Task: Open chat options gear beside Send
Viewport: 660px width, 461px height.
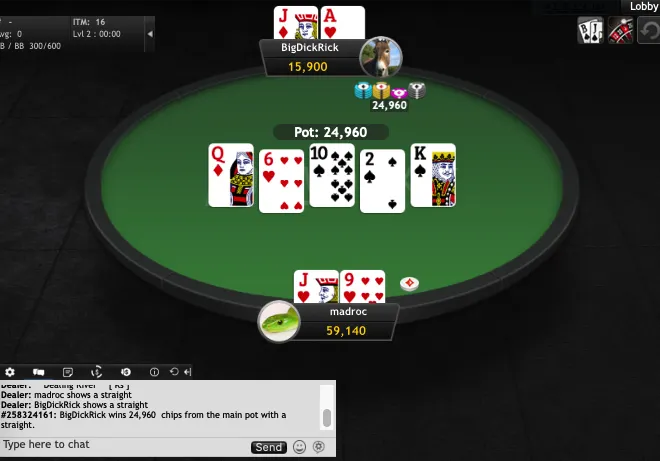Action: point(319,447)
